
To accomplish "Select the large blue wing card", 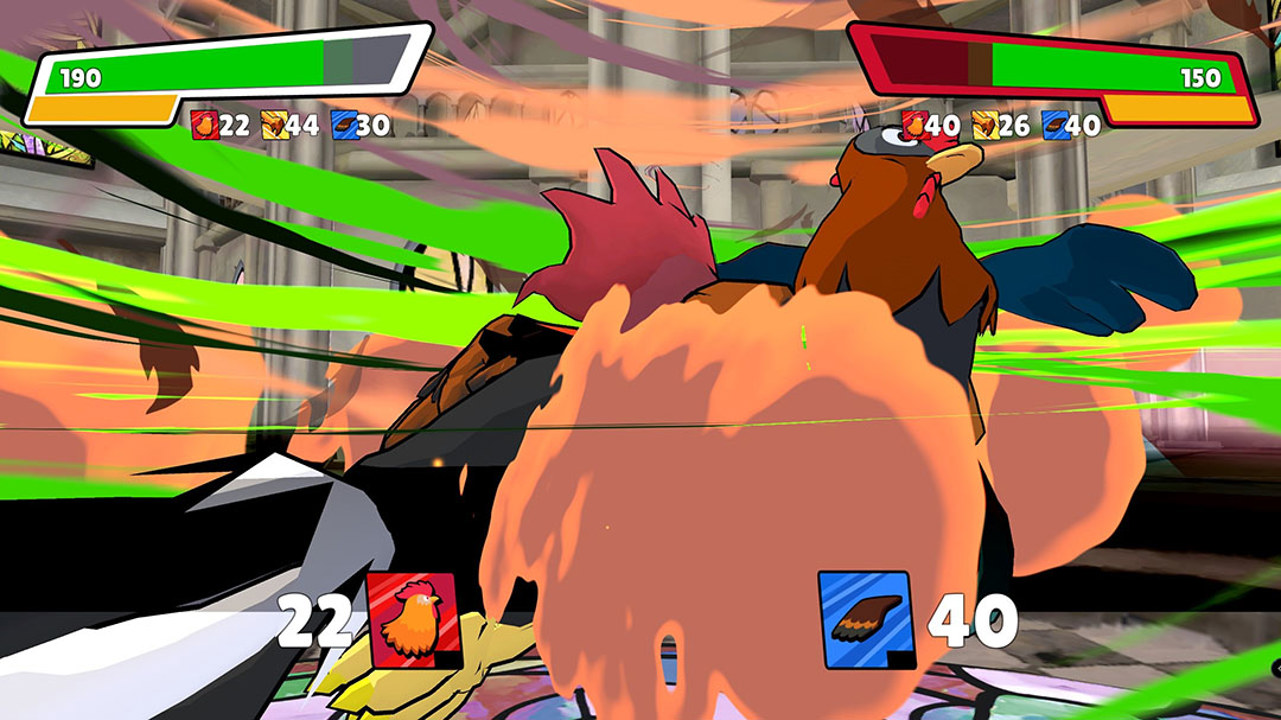I will pyautogui.click(x=866, y=620).
